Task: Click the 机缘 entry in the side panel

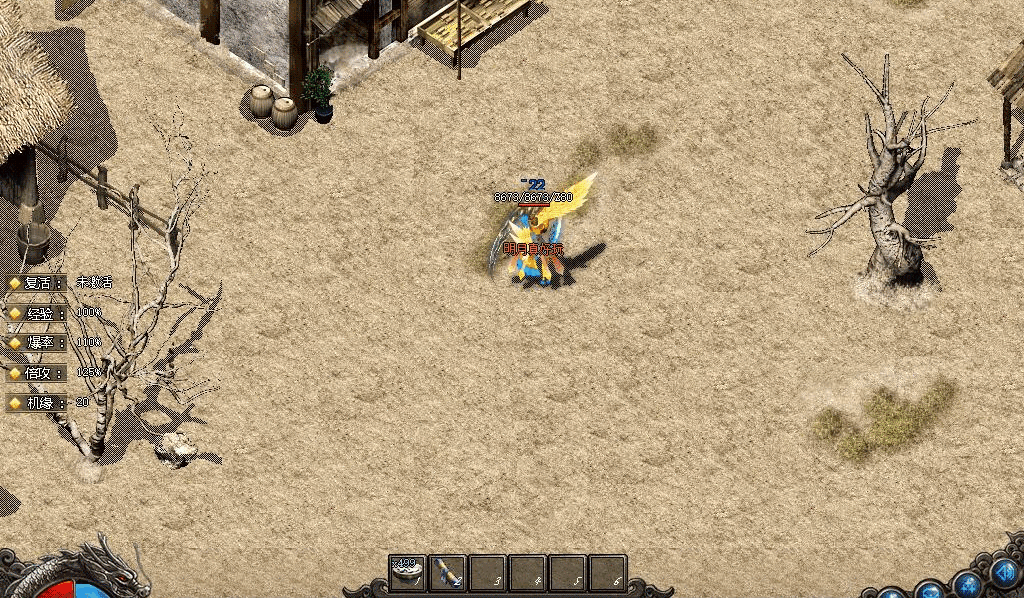Action: 40,403
